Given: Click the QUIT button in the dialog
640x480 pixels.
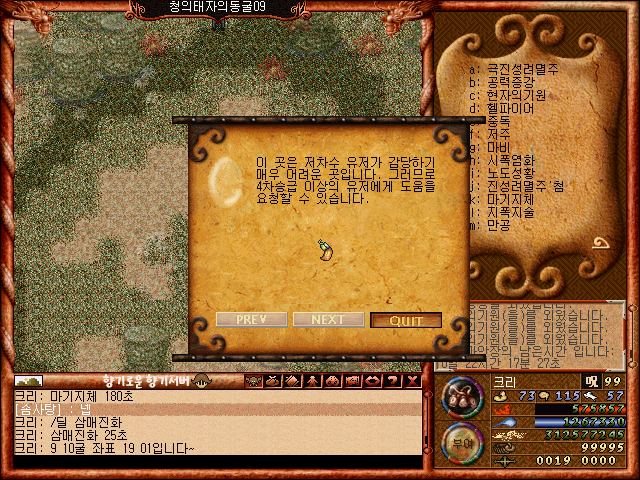Looking at the screenshot, I should [x=405, y=320].
